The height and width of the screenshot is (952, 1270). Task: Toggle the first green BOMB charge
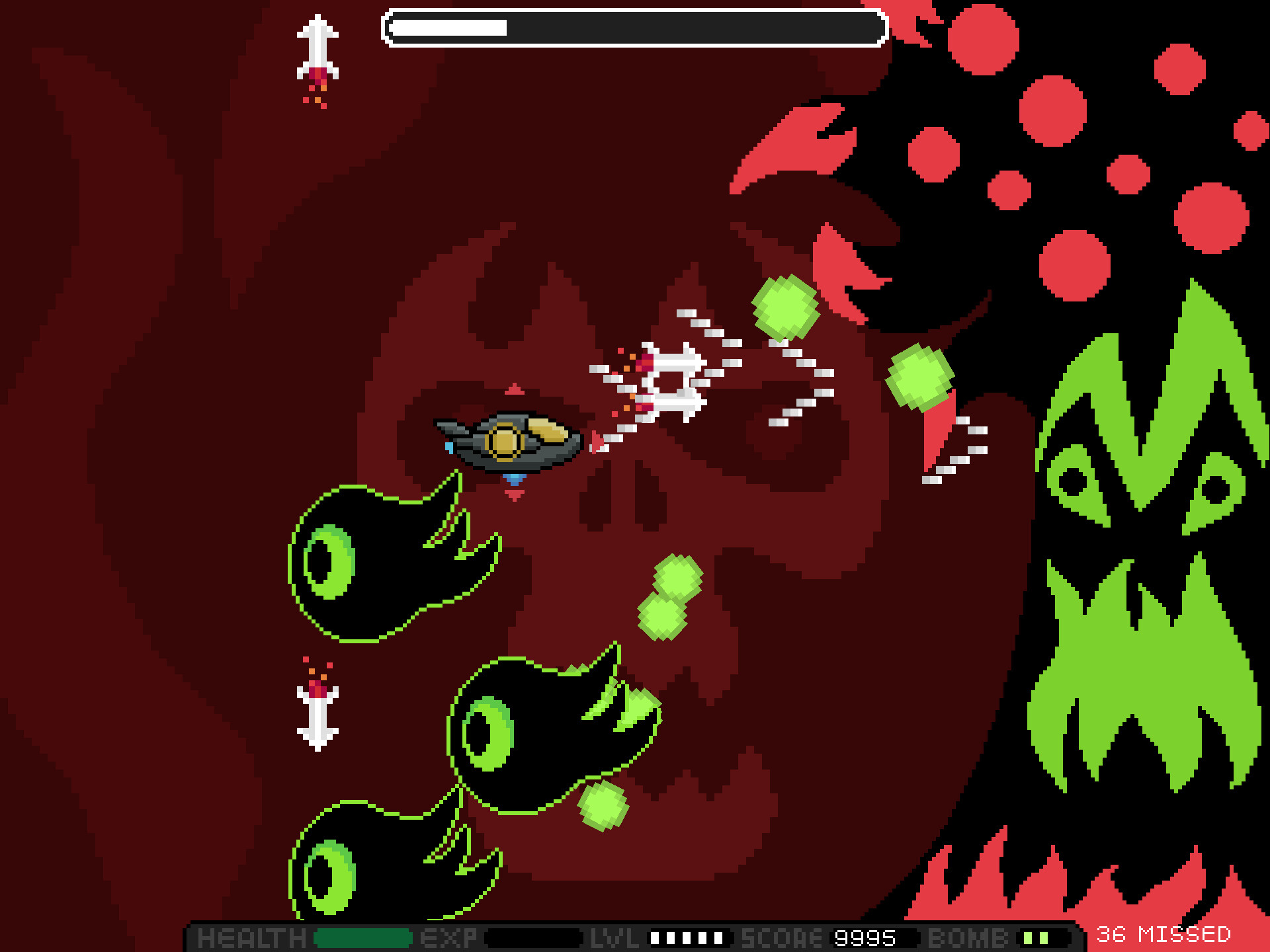click(1027, 937)
